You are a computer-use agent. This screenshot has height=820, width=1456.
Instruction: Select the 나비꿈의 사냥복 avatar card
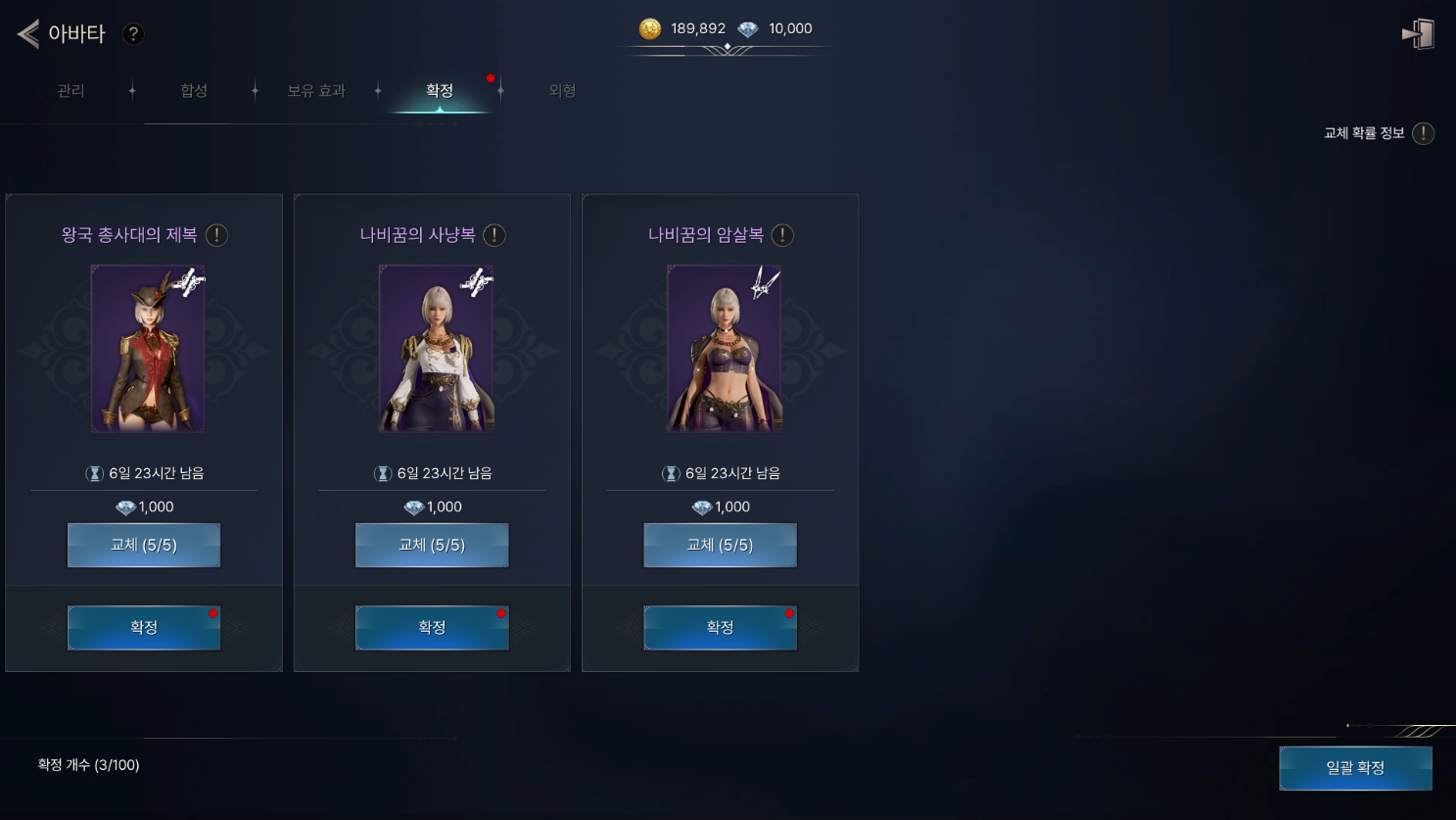(436, 349)
